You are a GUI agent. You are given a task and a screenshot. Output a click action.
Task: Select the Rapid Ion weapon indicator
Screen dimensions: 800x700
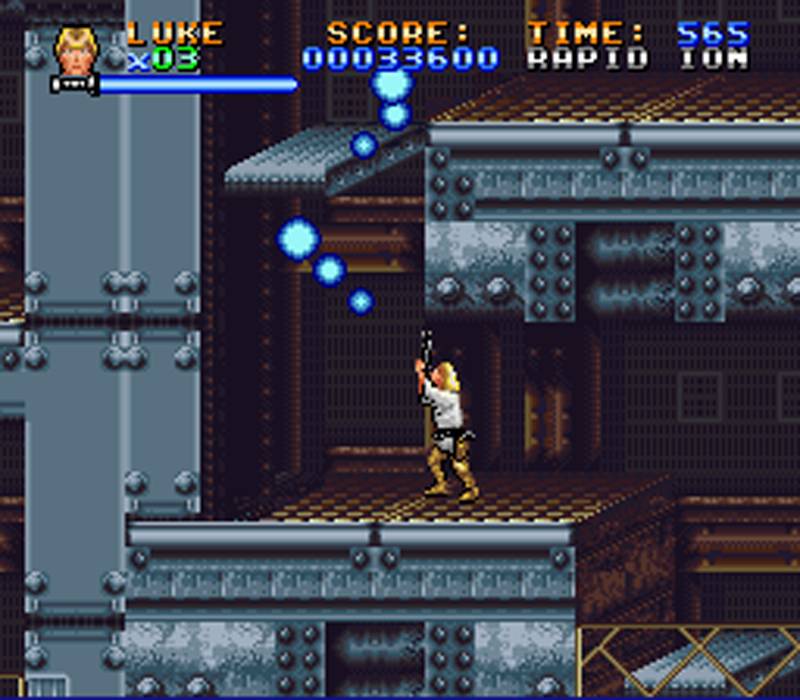click(x=637, y=59)
